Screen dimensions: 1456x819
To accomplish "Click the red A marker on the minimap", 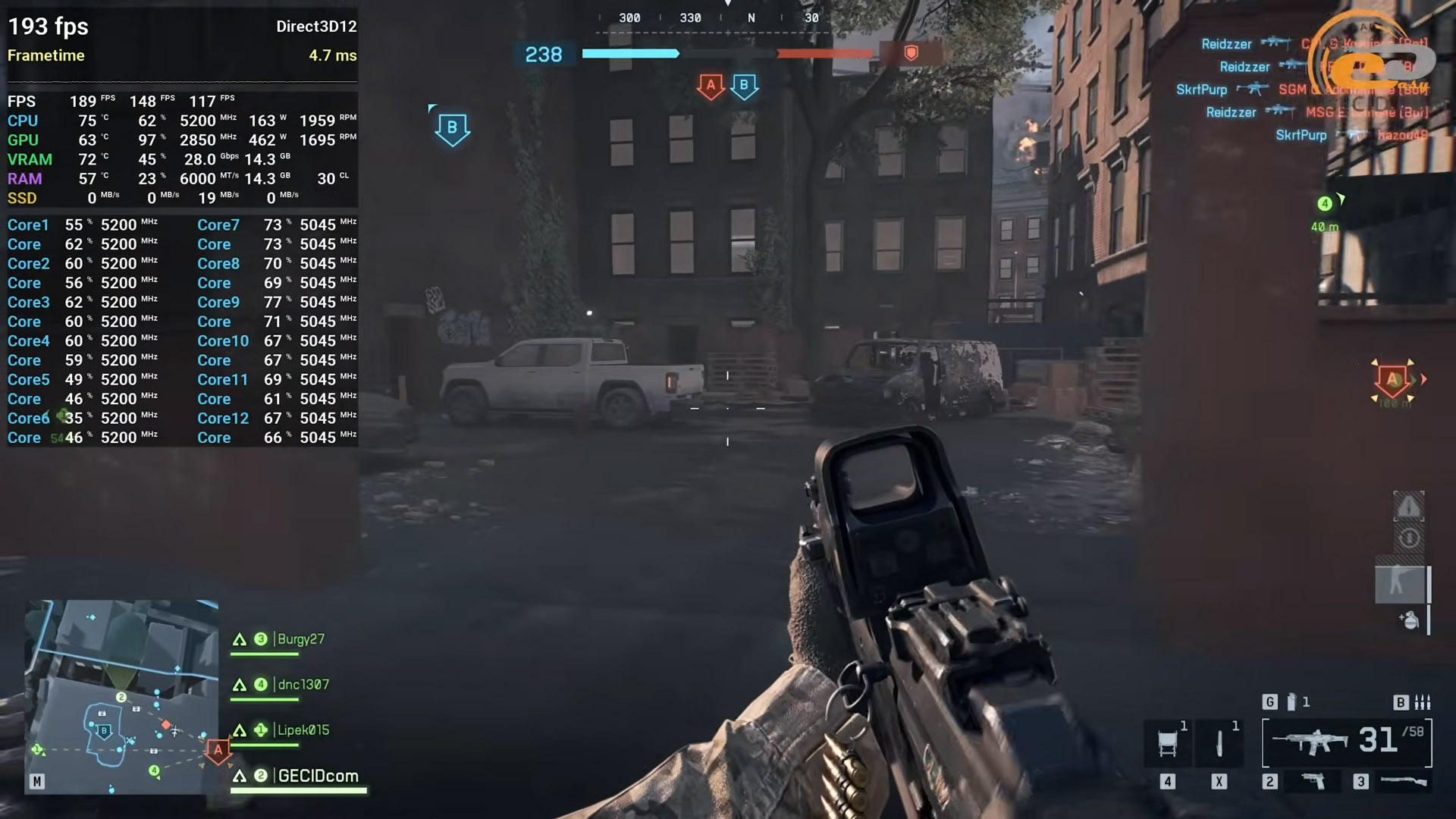I will (218, 751).
